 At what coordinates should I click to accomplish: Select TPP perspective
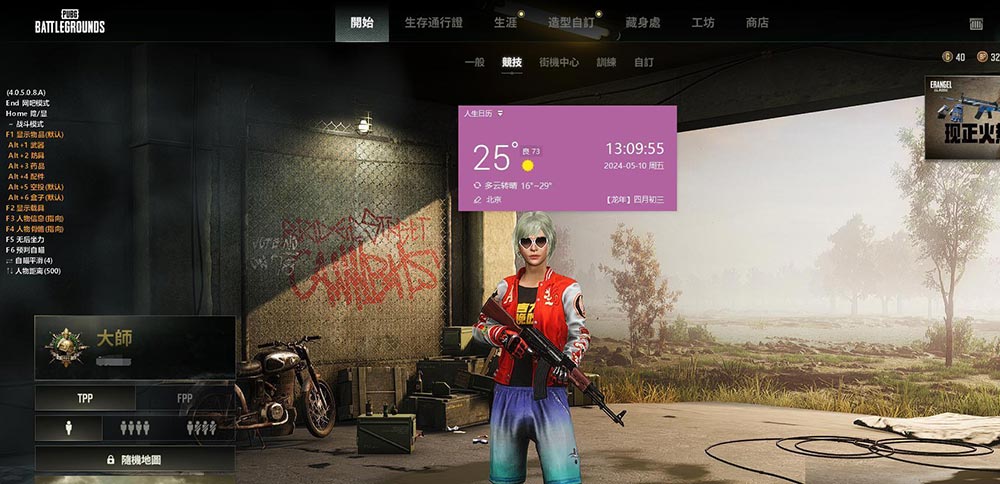pyautogui.click(x=85, y=398)
